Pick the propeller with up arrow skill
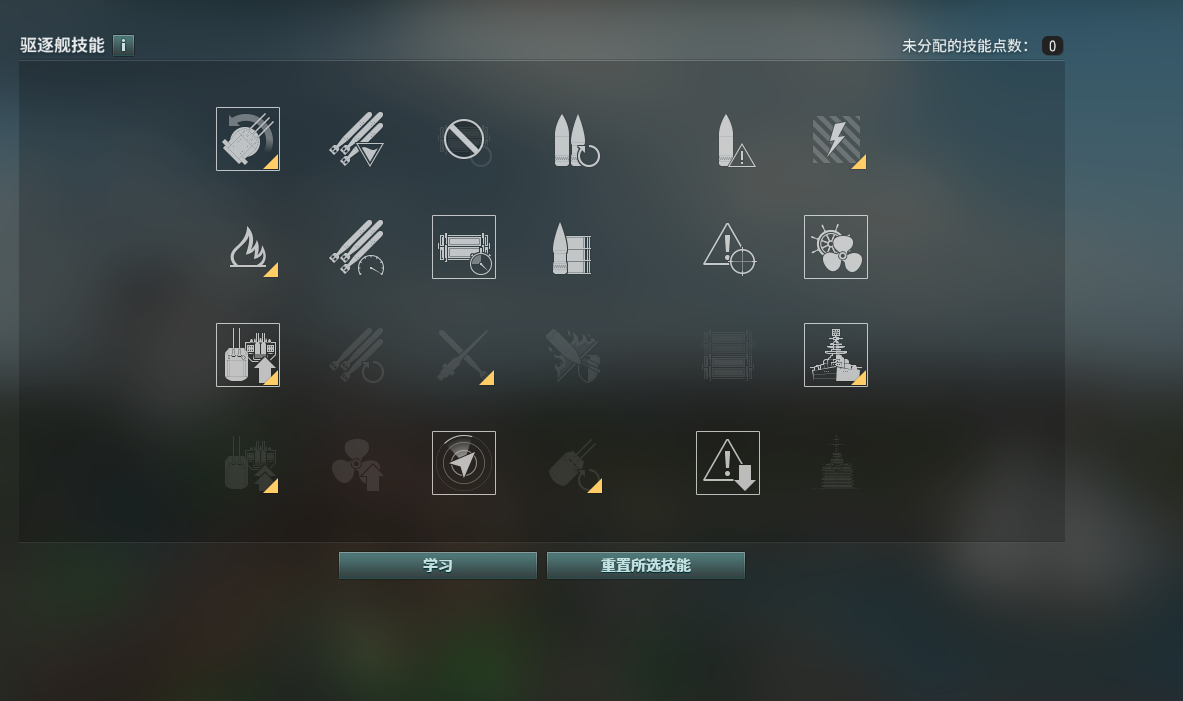The width and height of the screenshot is (1183, 701). 356,463
